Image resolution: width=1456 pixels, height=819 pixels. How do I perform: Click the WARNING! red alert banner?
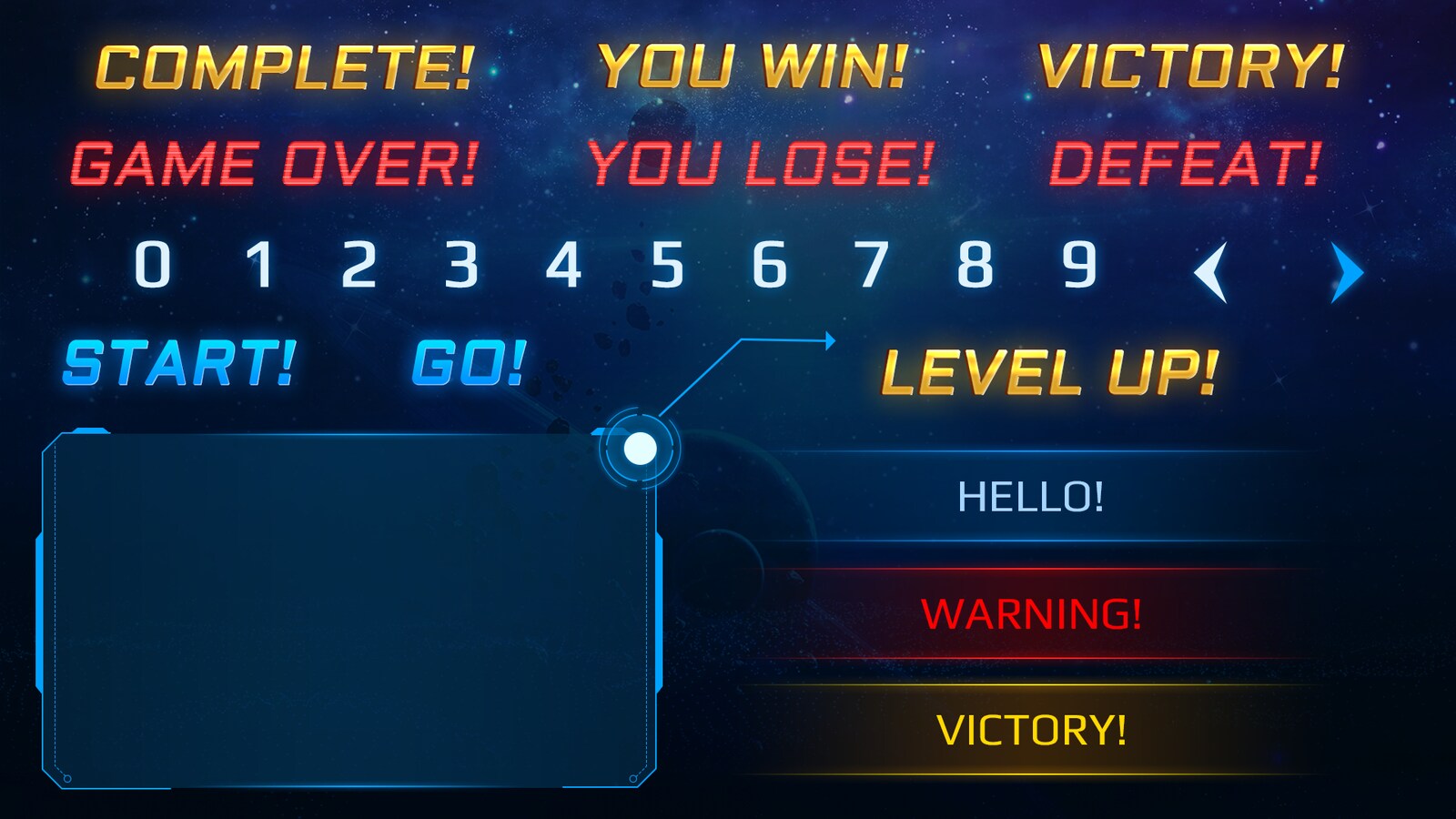pyautogui.click(x=1033, y=614)
